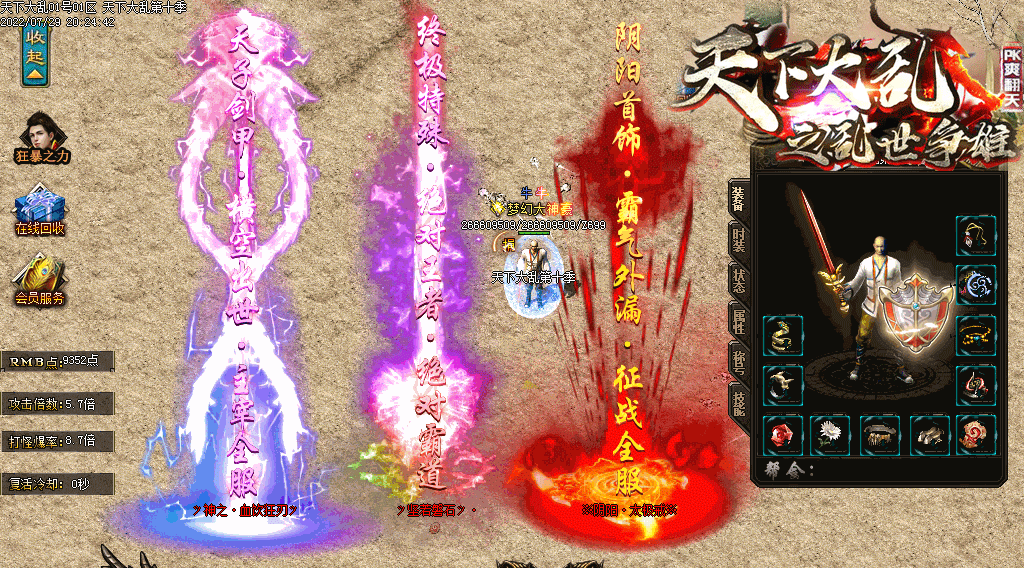Select the golden dragon bracelet slot
Screen dimensions: 1024x568
pyautogui.click(x=782, y=335)
